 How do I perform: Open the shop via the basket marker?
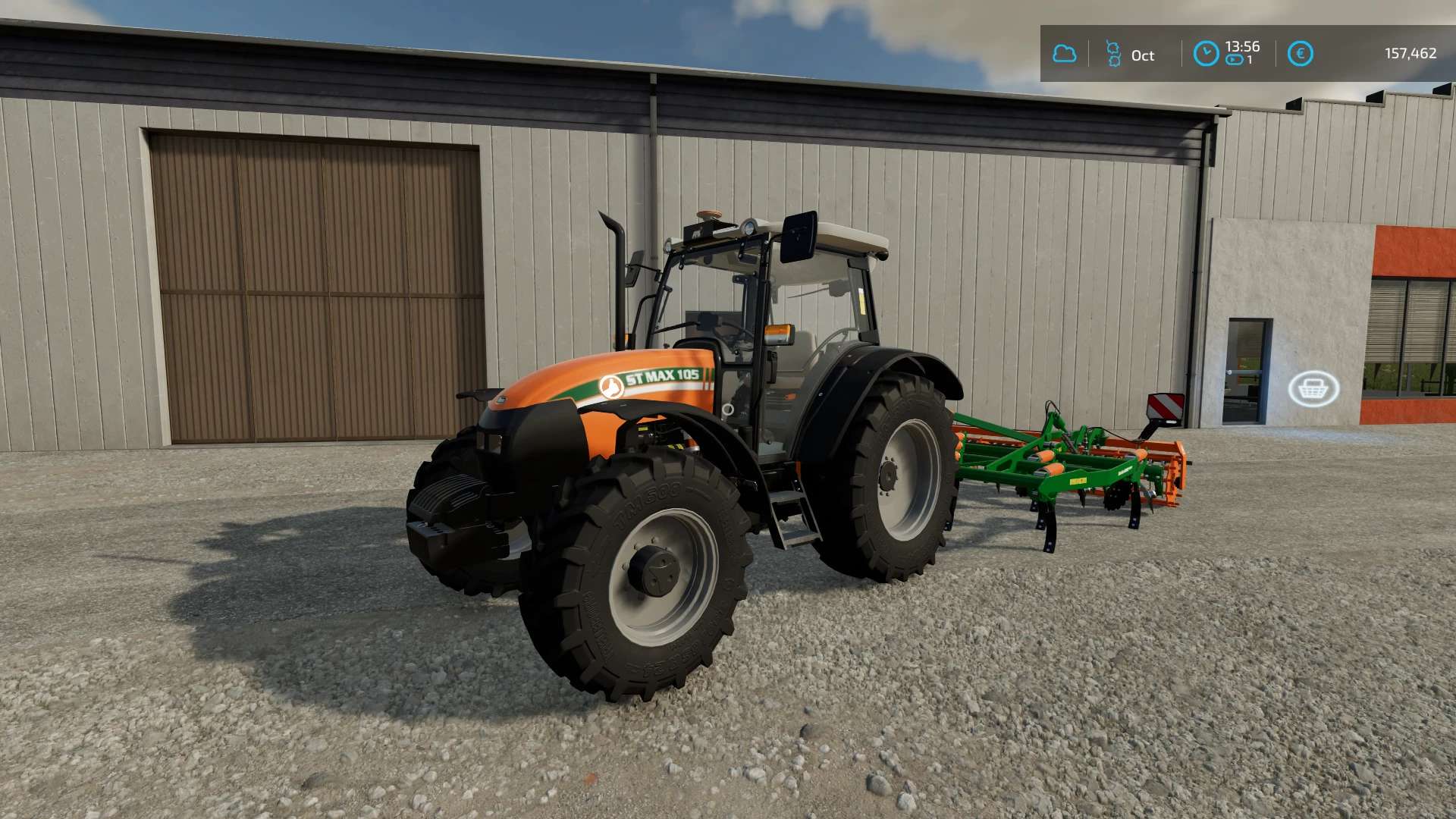(1313, 389)
